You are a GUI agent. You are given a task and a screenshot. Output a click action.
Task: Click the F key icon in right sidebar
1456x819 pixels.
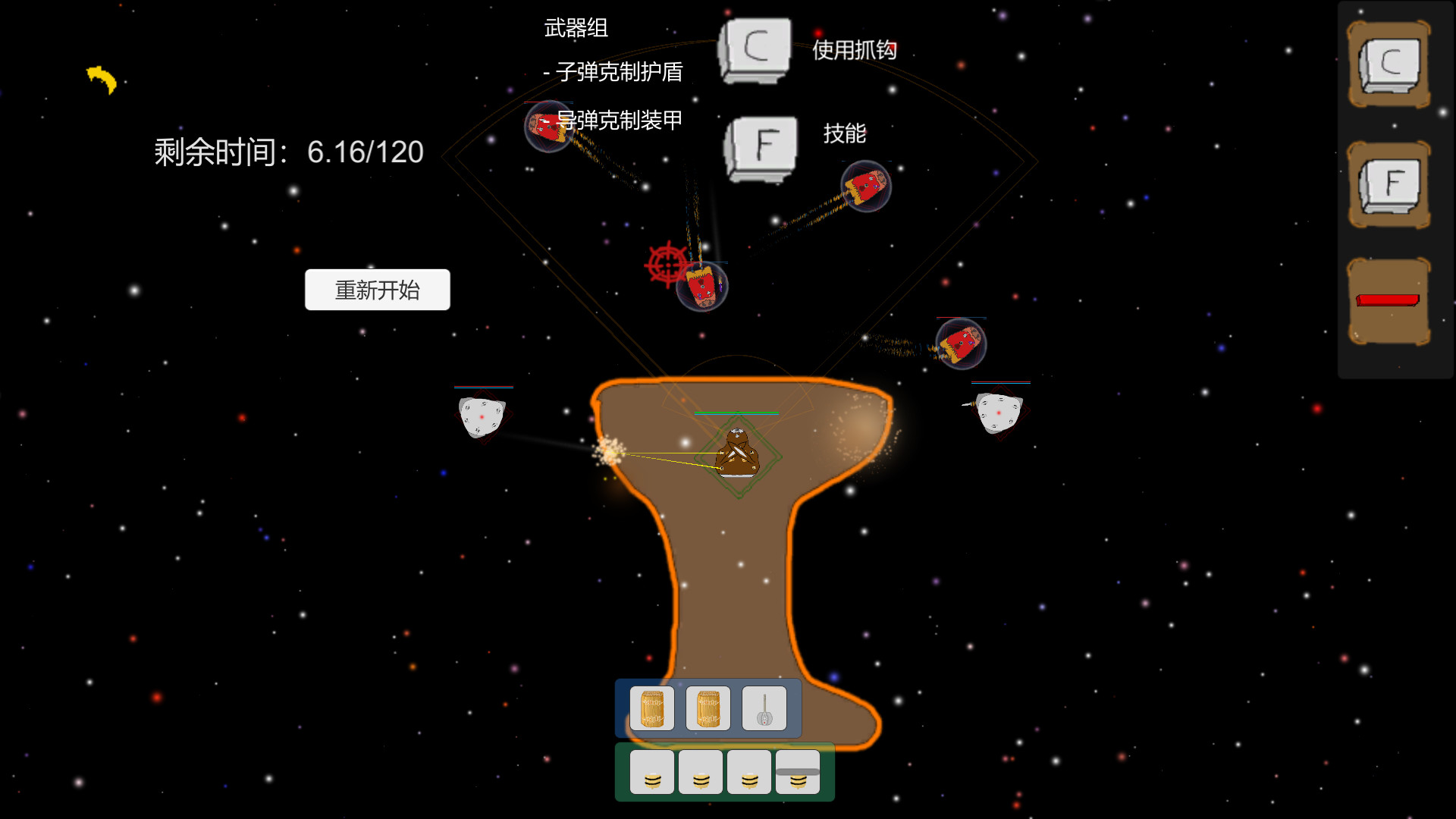tap(1389, 184)
